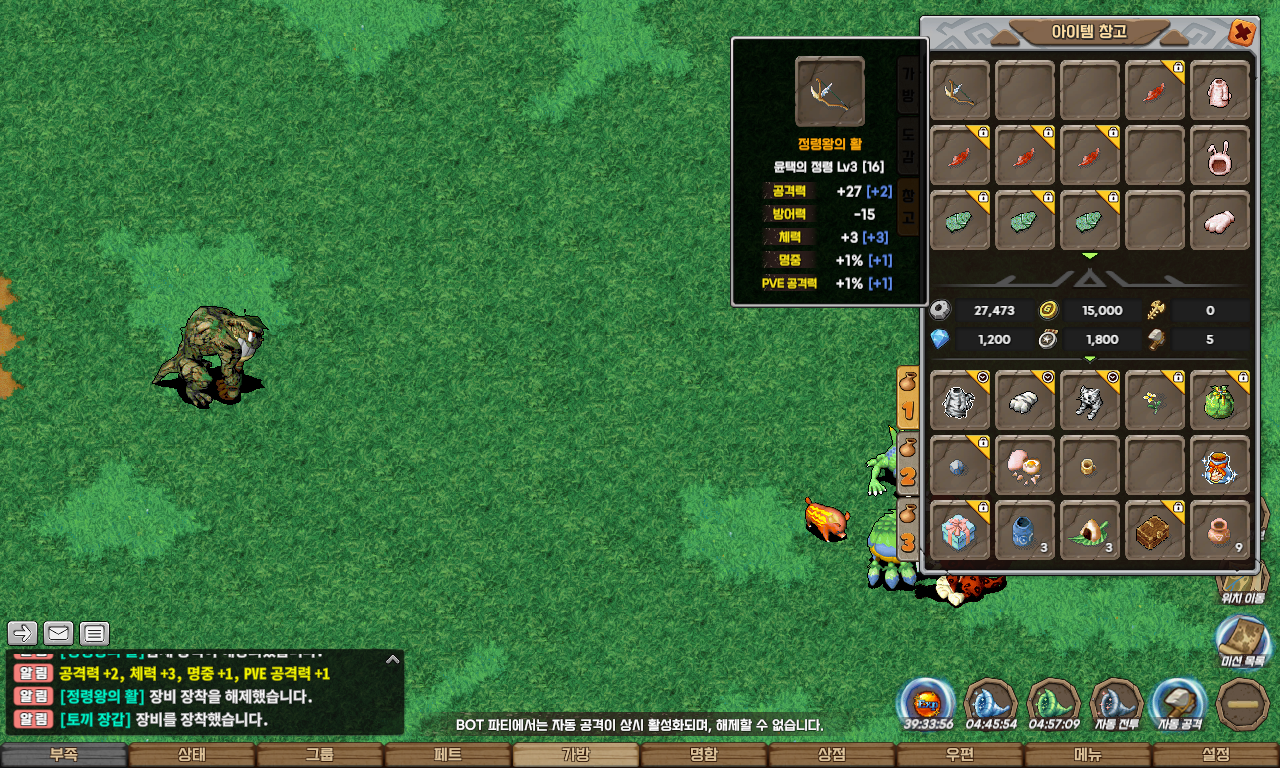This screenshot has width=1280, height=768.
Task: Close the 아이템 창고 storage window
Action: [x=1242, y=33]
